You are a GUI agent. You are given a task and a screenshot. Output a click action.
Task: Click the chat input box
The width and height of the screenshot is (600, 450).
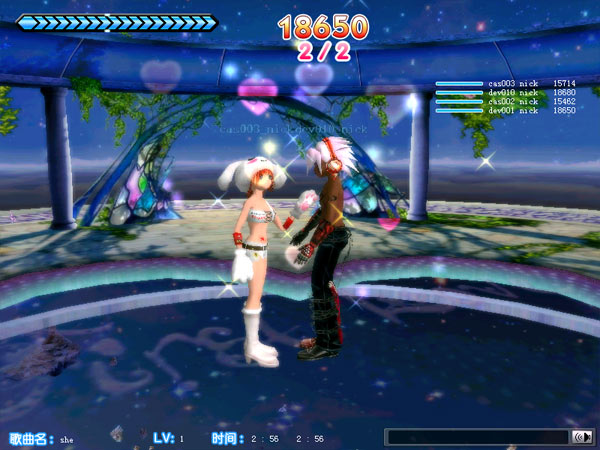point(477,437)
